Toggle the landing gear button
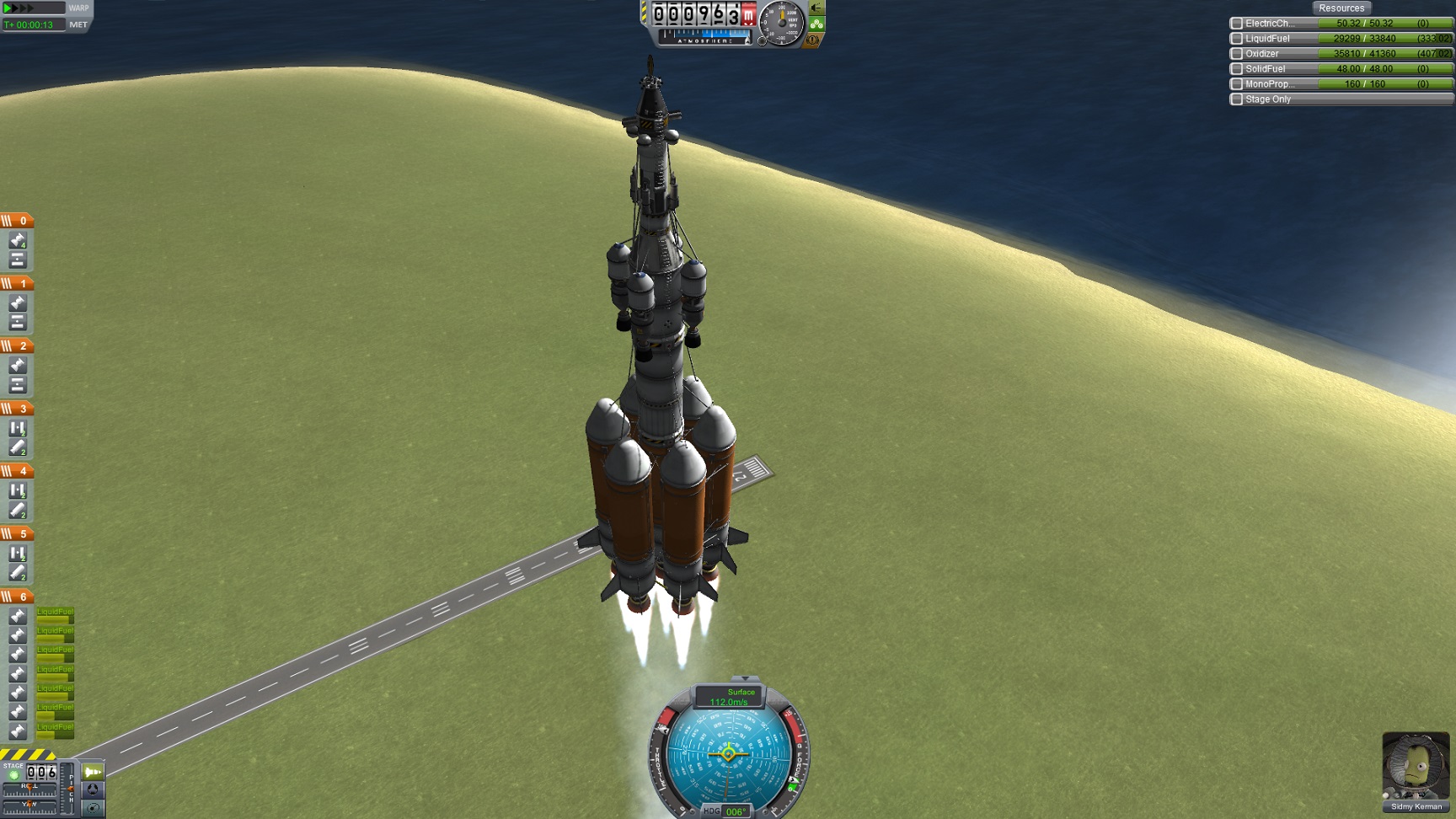Screen dimensions: 1456x819 (x=816, y=8)
